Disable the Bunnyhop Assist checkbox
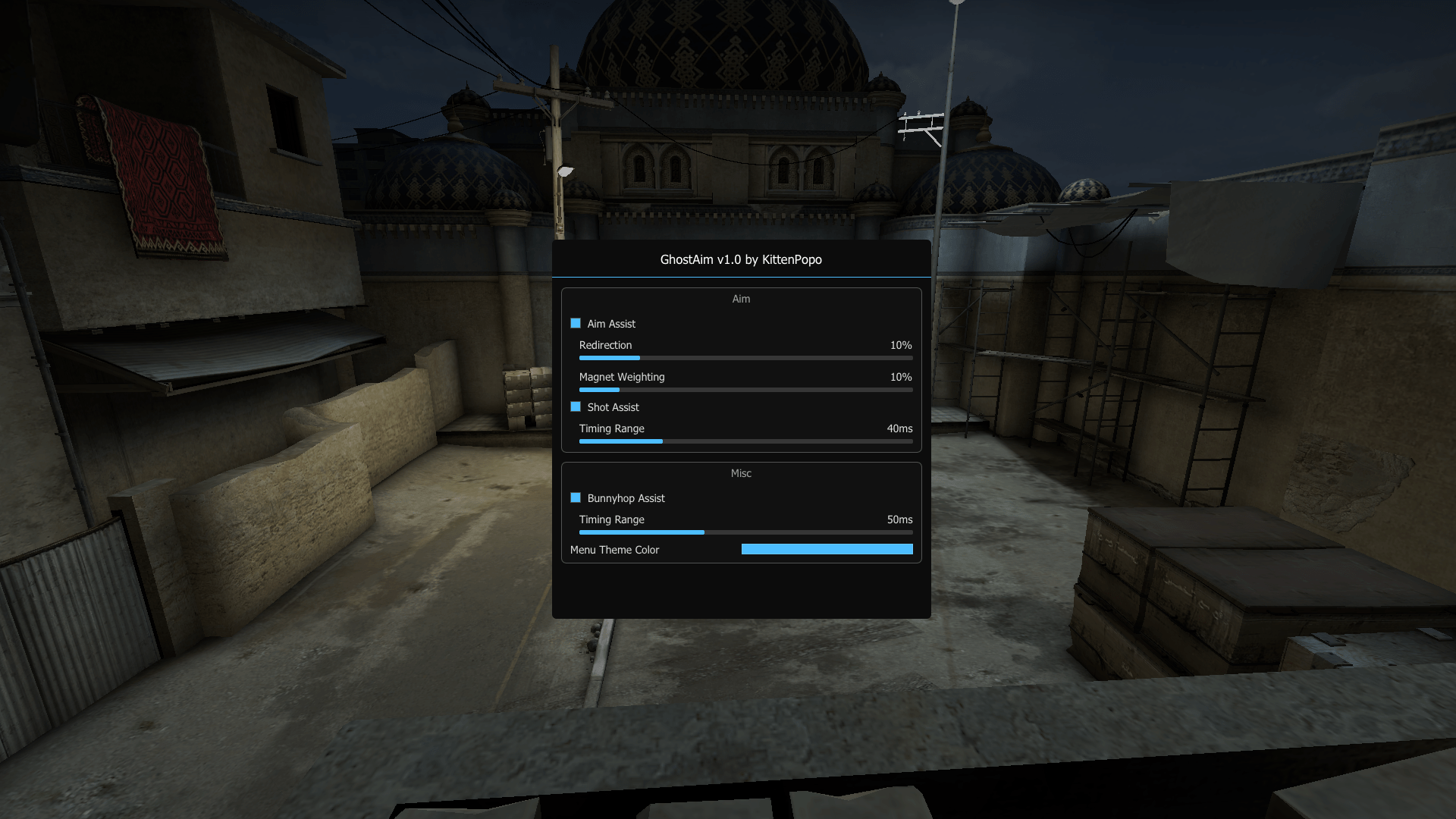This screenshot has height=819, width=1456. pos(575,497)
